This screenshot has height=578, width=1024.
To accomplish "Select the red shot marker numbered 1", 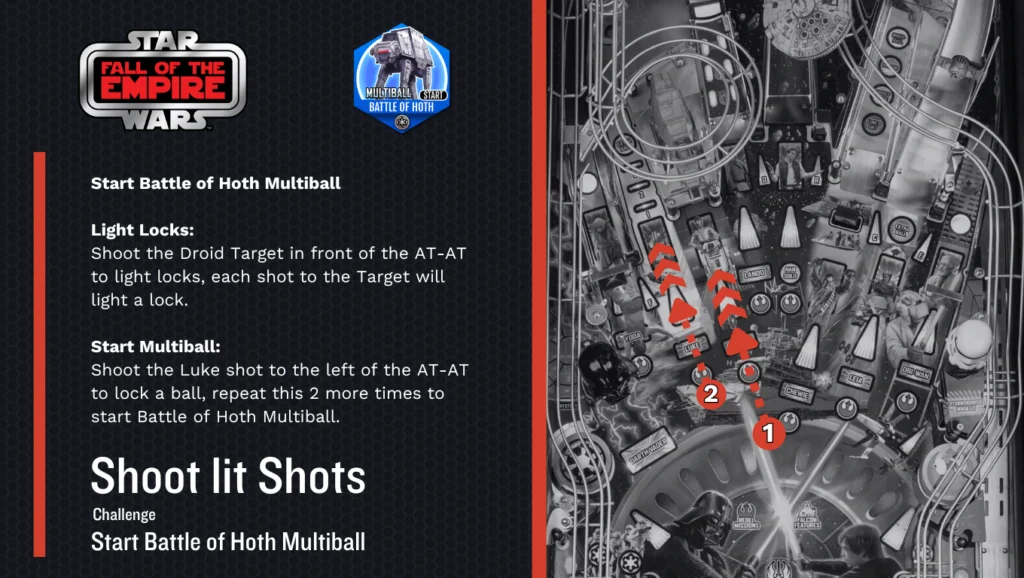I will pyautogui.click(x=768, y=432).
